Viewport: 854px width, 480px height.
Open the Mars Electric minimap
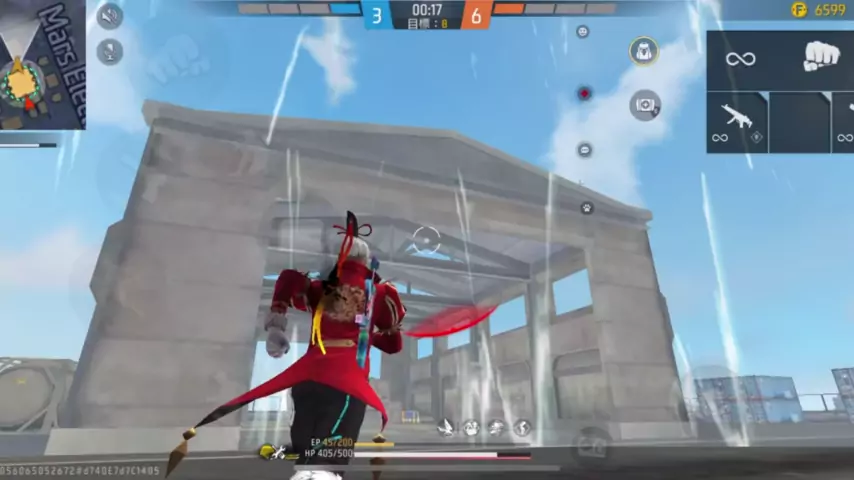coord(42,65)
